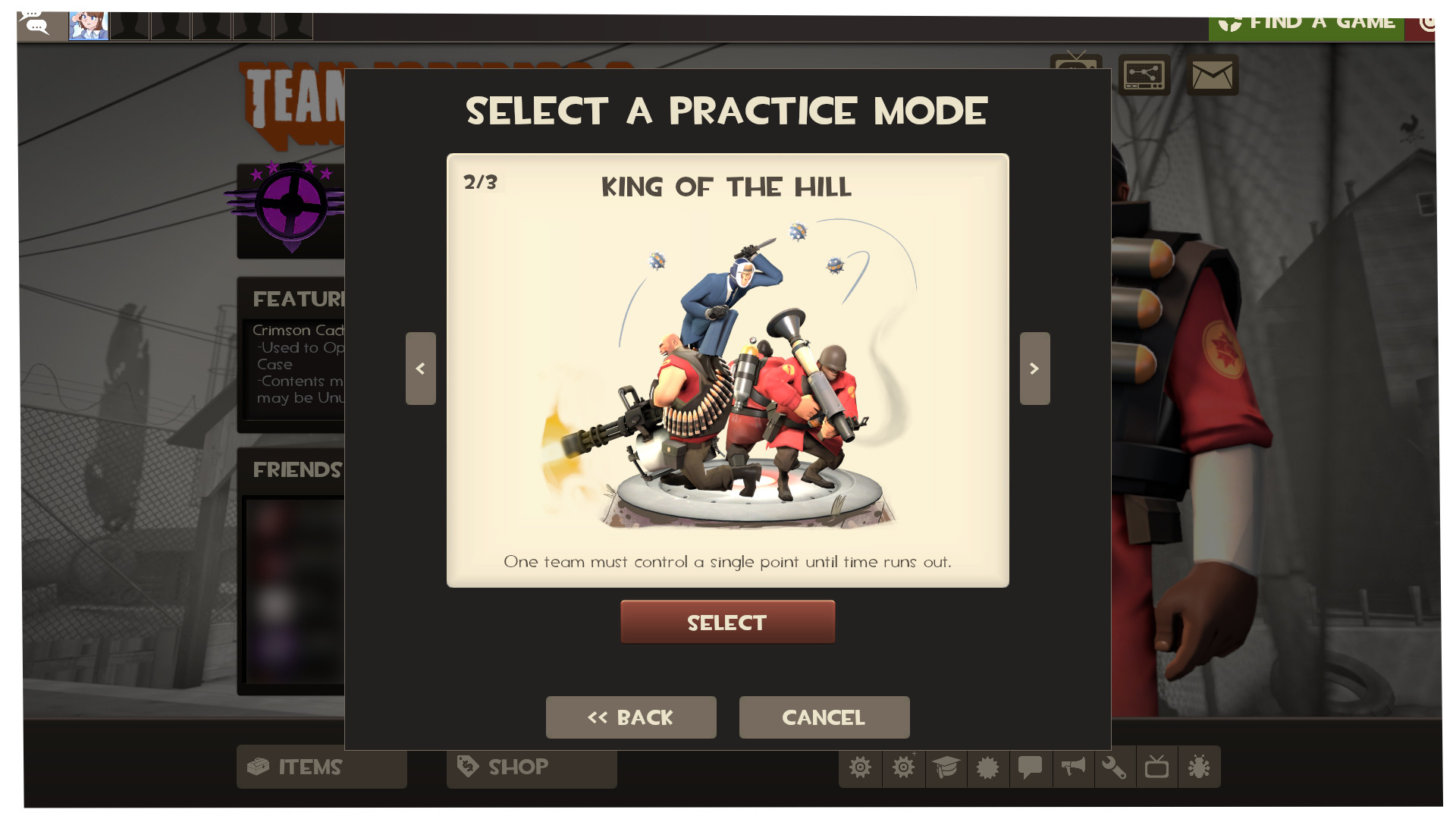Report a bug with the beetle icon
The height and width of the screenshot is (819, 1456).
pos(1200,767)
